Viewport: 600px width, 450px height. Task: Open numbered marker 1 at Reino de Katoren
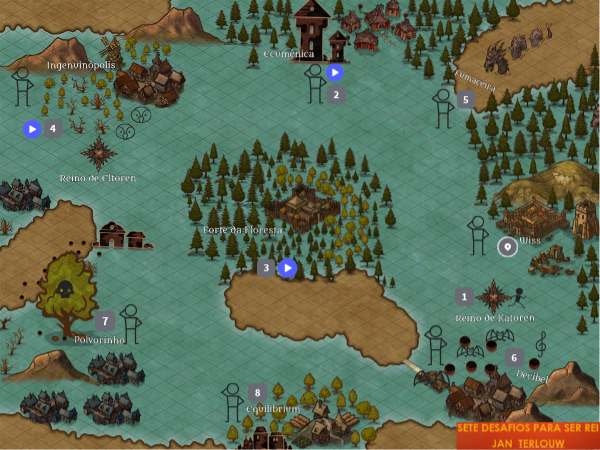point(464,296)
